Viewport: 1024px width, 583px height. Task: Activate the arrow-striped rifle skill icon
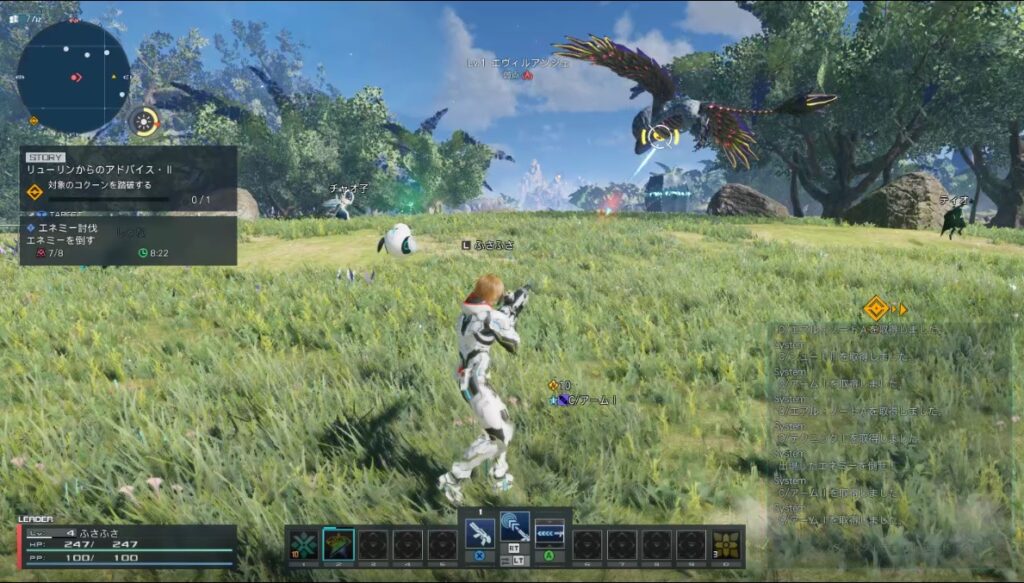[549, 531]
